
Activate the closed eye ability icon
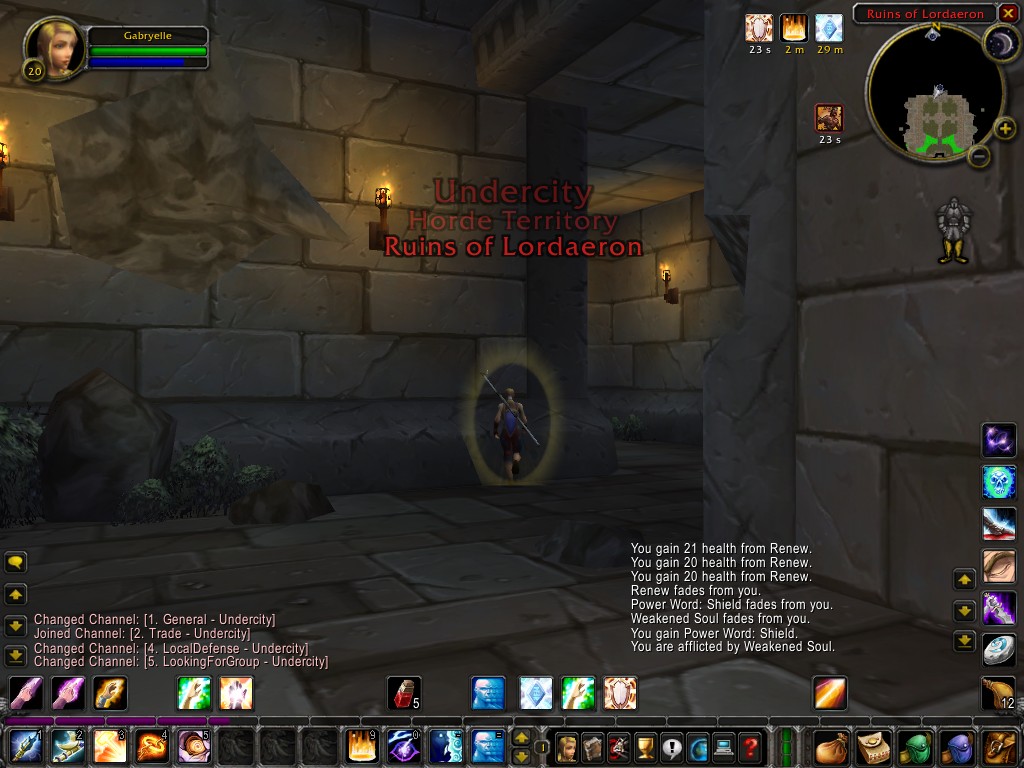[999, 565]
